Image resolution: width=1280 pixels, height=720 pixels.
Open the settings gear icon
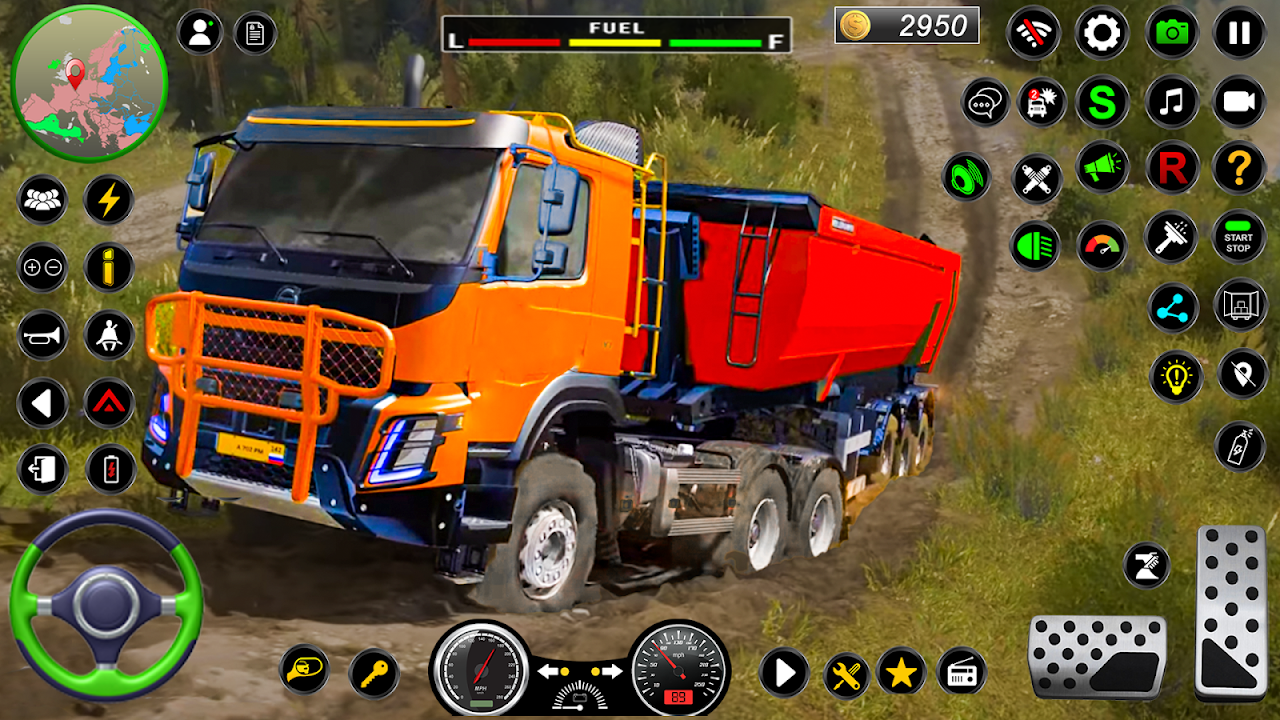[1102, 33]
